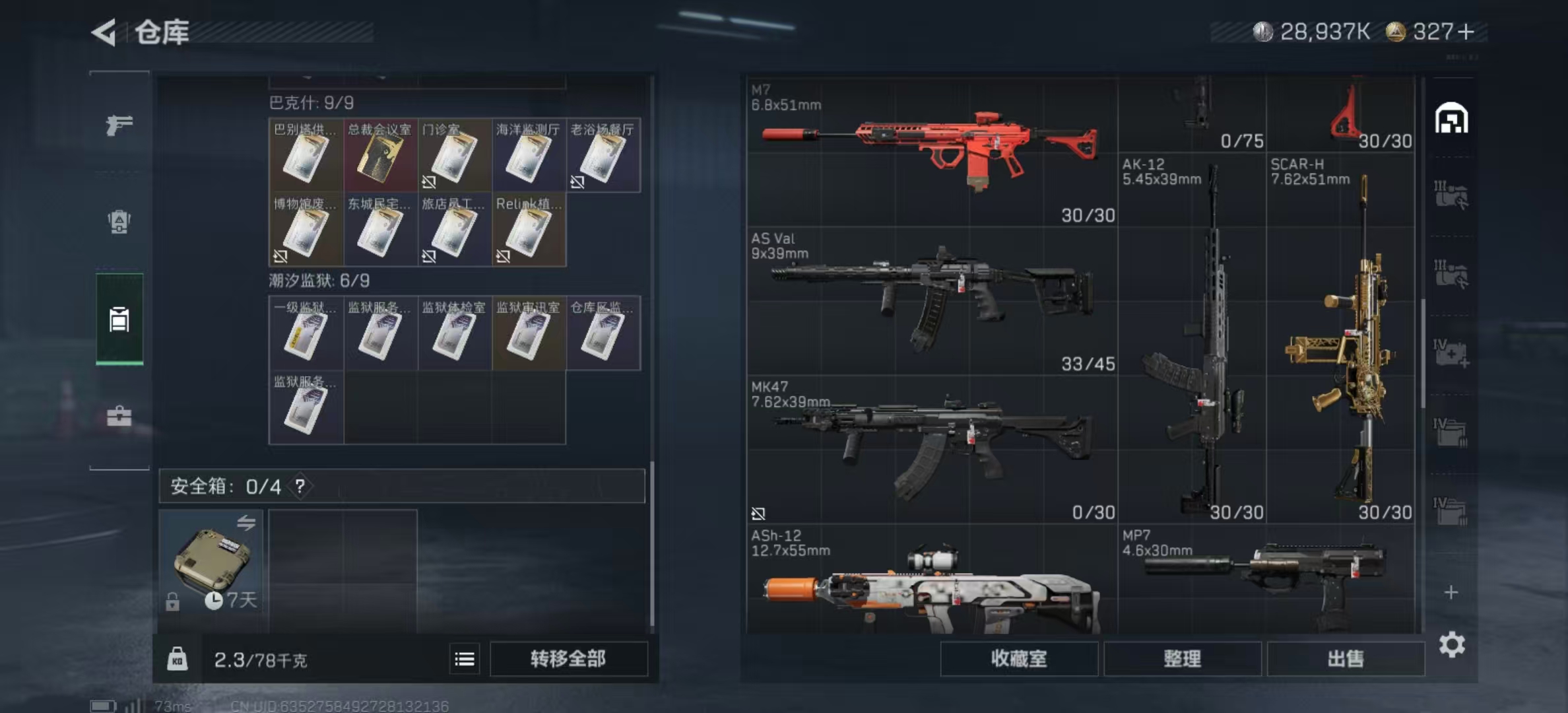Select the 监狱体检室 key card
1568x713 pixels.
pos(454,333)
